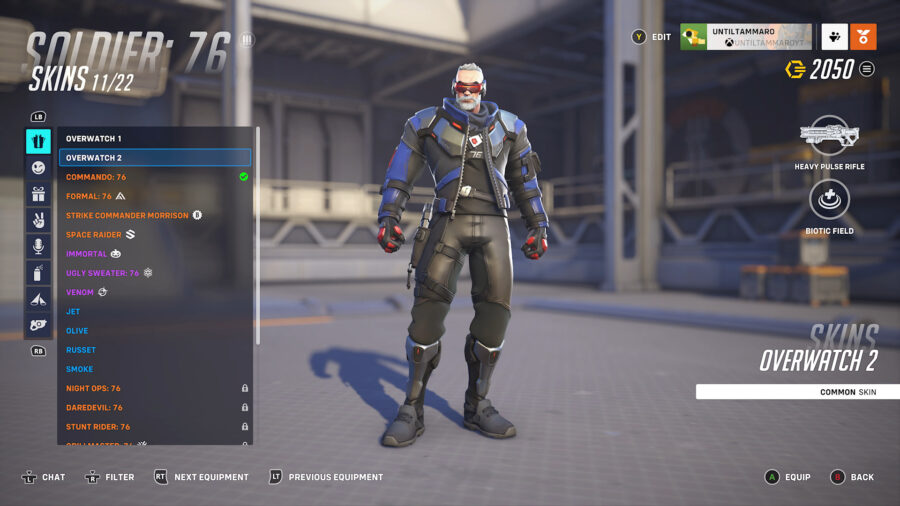
Task: Choose the Smoke skin
Action: [x=80, y=369]
